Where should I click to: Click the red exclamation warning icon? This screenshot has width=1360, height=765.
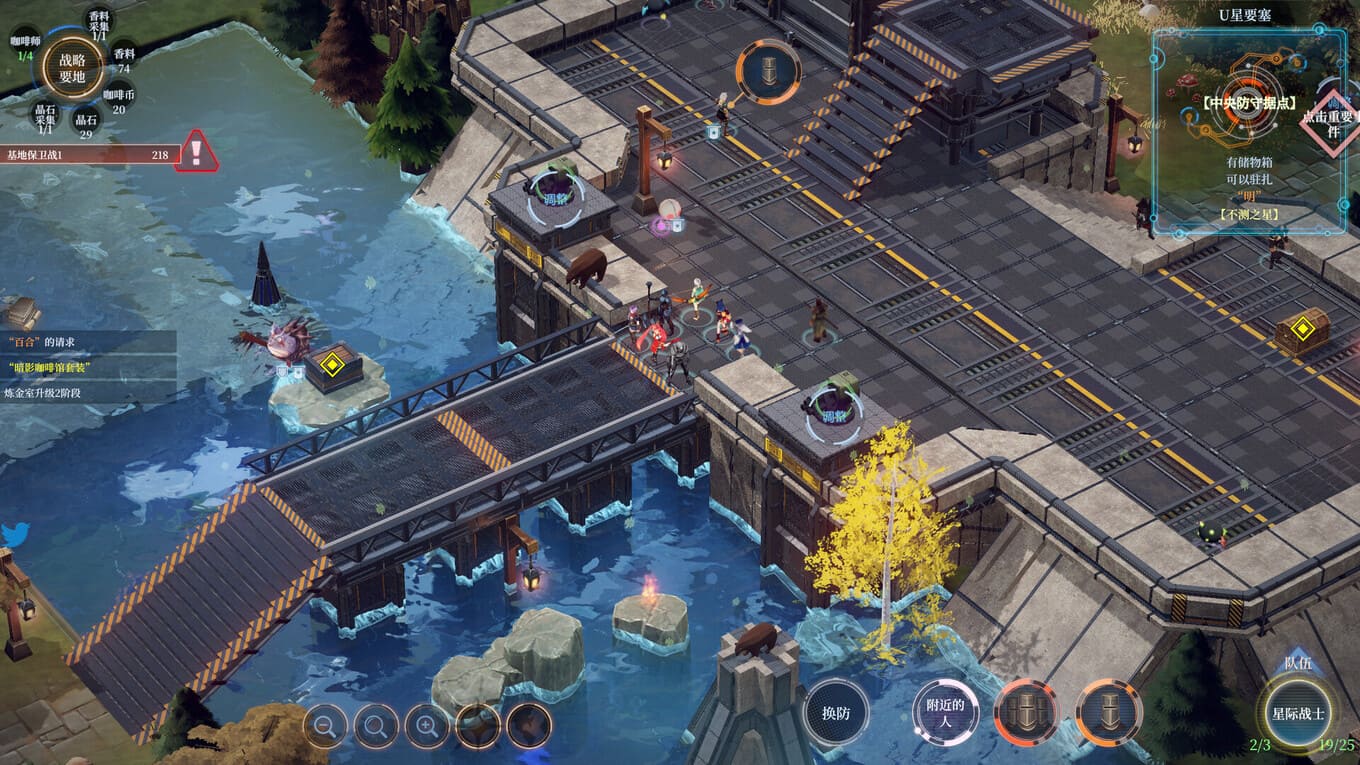(197, 152)
